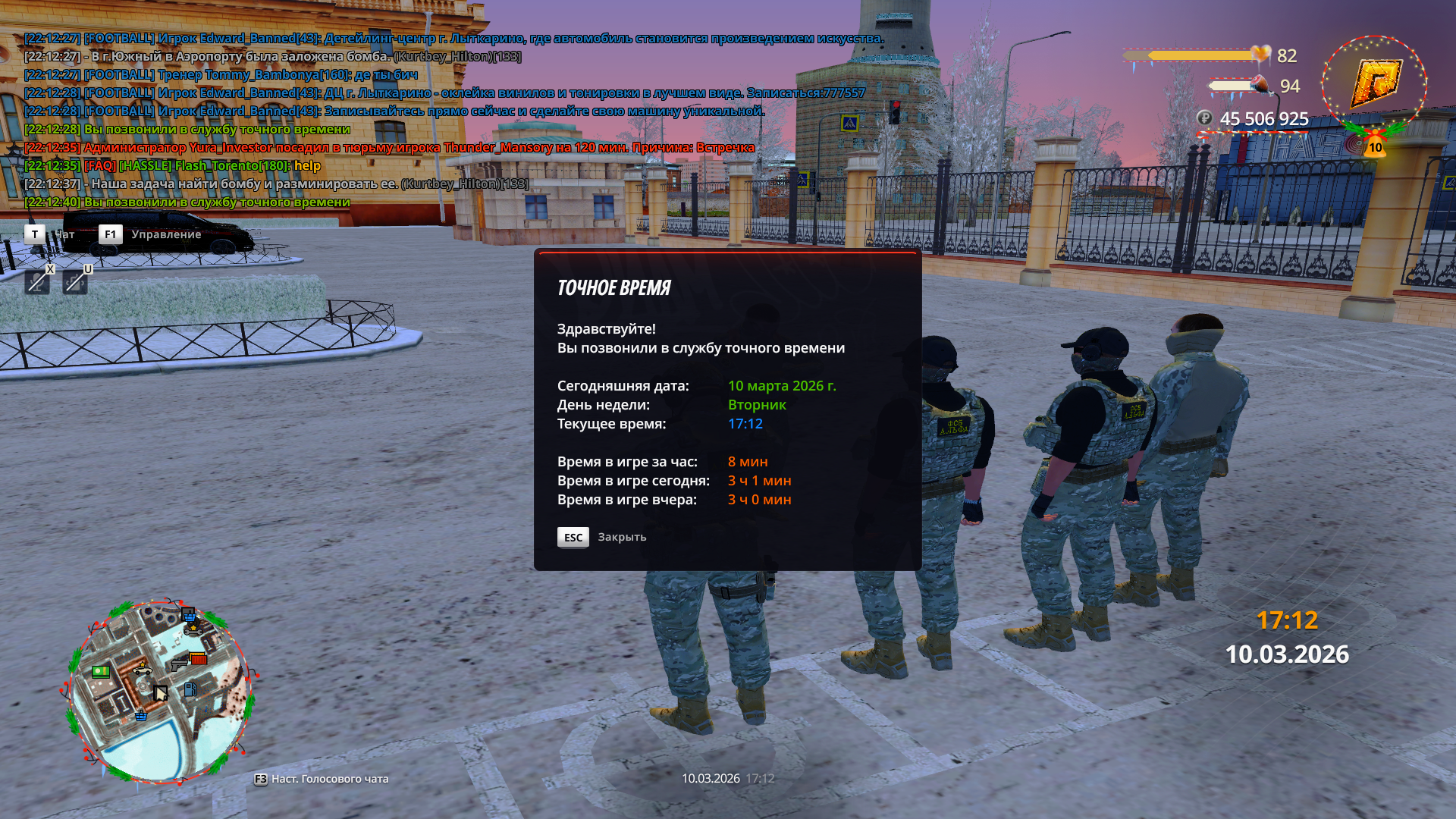Select the green cash marker on the minimap

tap(101, 671)
